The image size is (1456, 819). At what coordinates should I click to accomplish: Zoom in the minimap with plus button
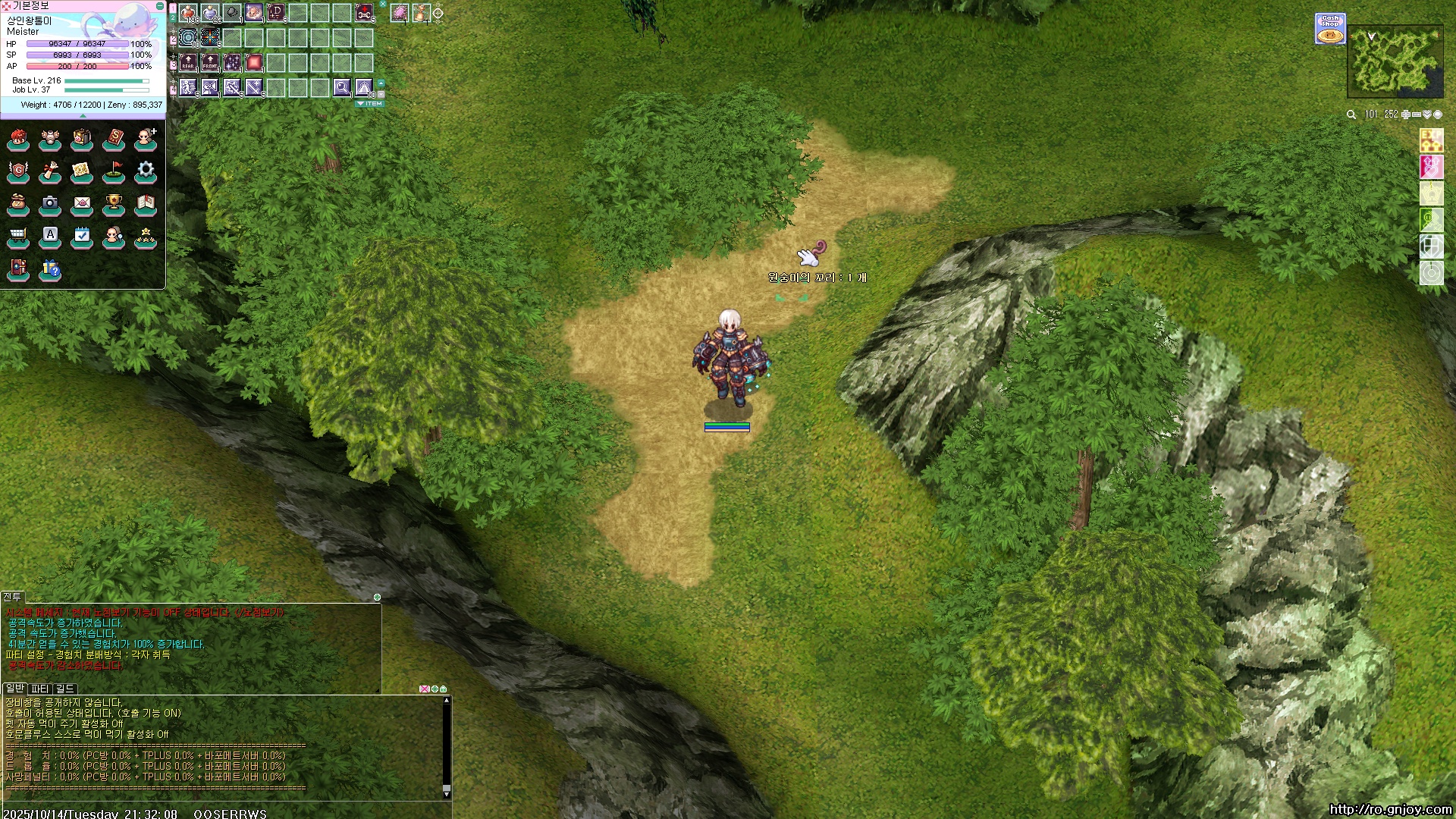point(1405,115)
